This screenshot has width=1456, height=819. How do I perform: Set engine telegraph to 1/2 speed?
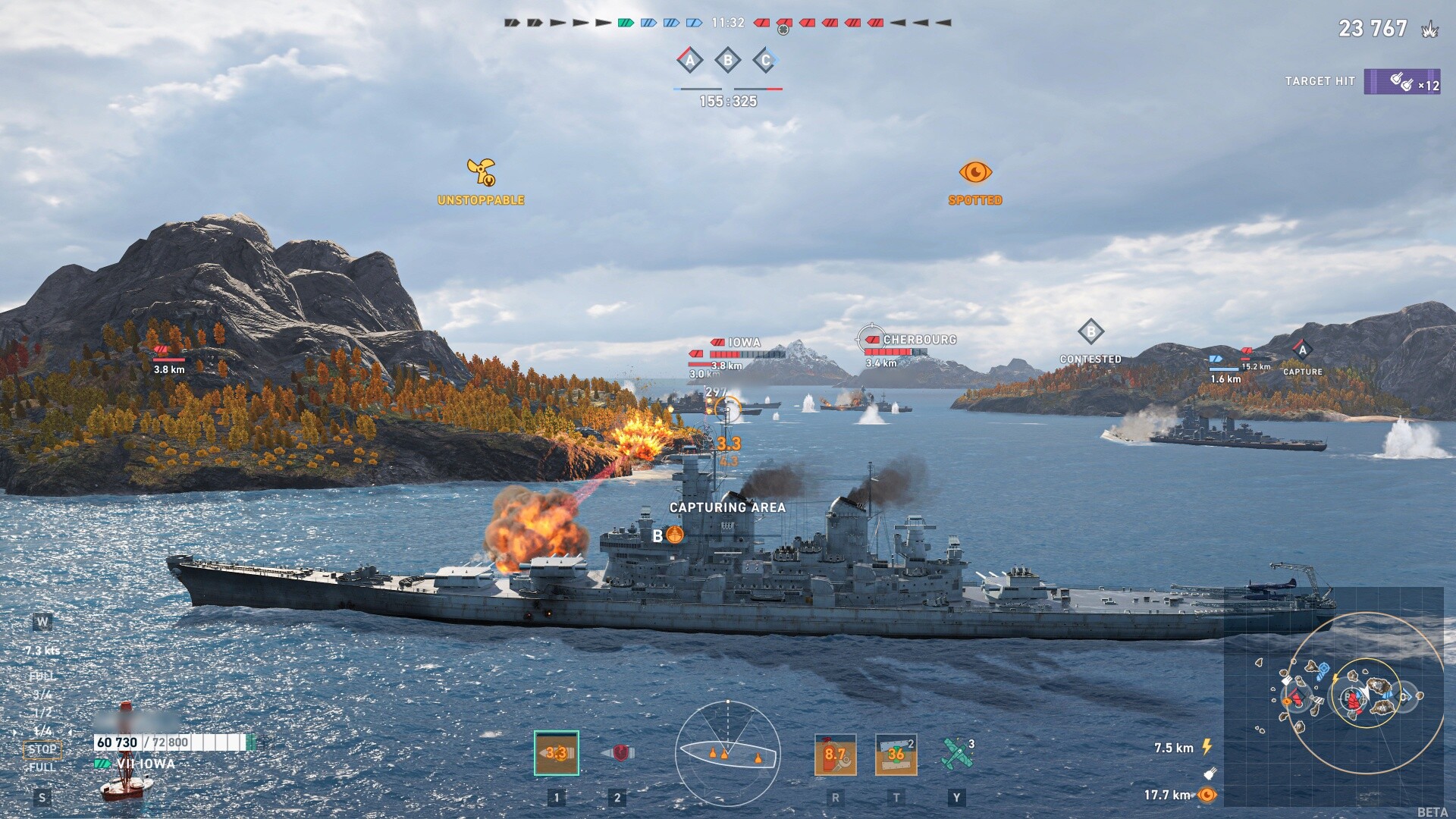42,713
